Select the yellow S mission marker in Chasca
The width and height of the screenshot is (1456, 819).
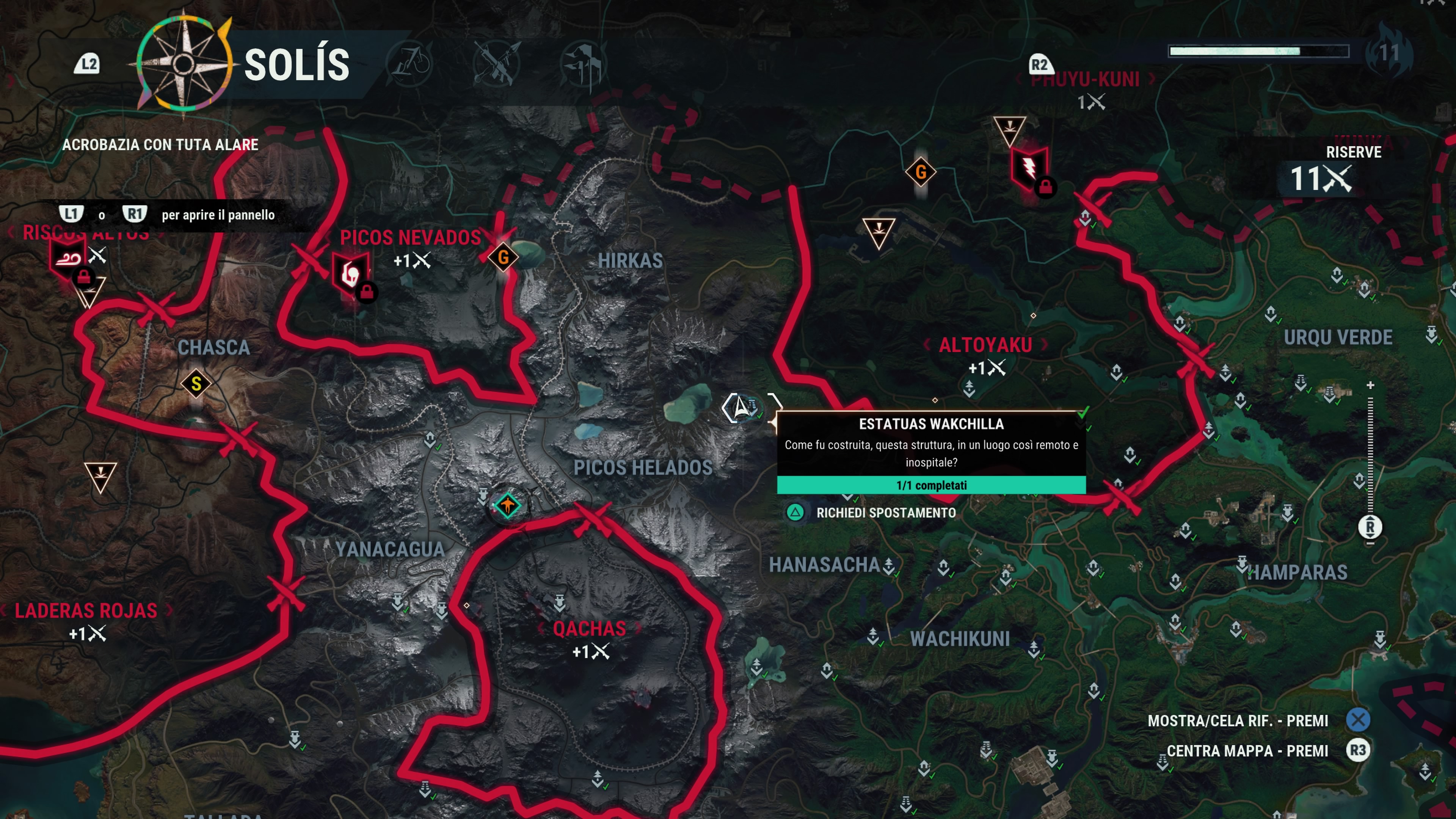pos(196,384)
